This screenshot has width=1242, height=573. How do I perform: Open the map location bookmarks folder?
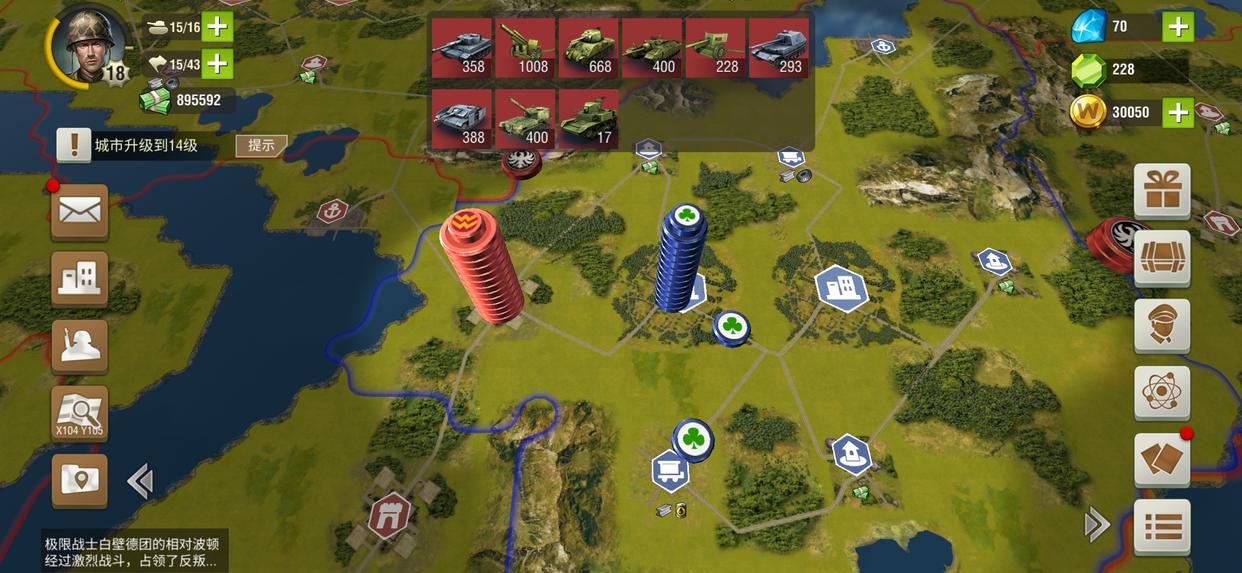tap(80, 481)
